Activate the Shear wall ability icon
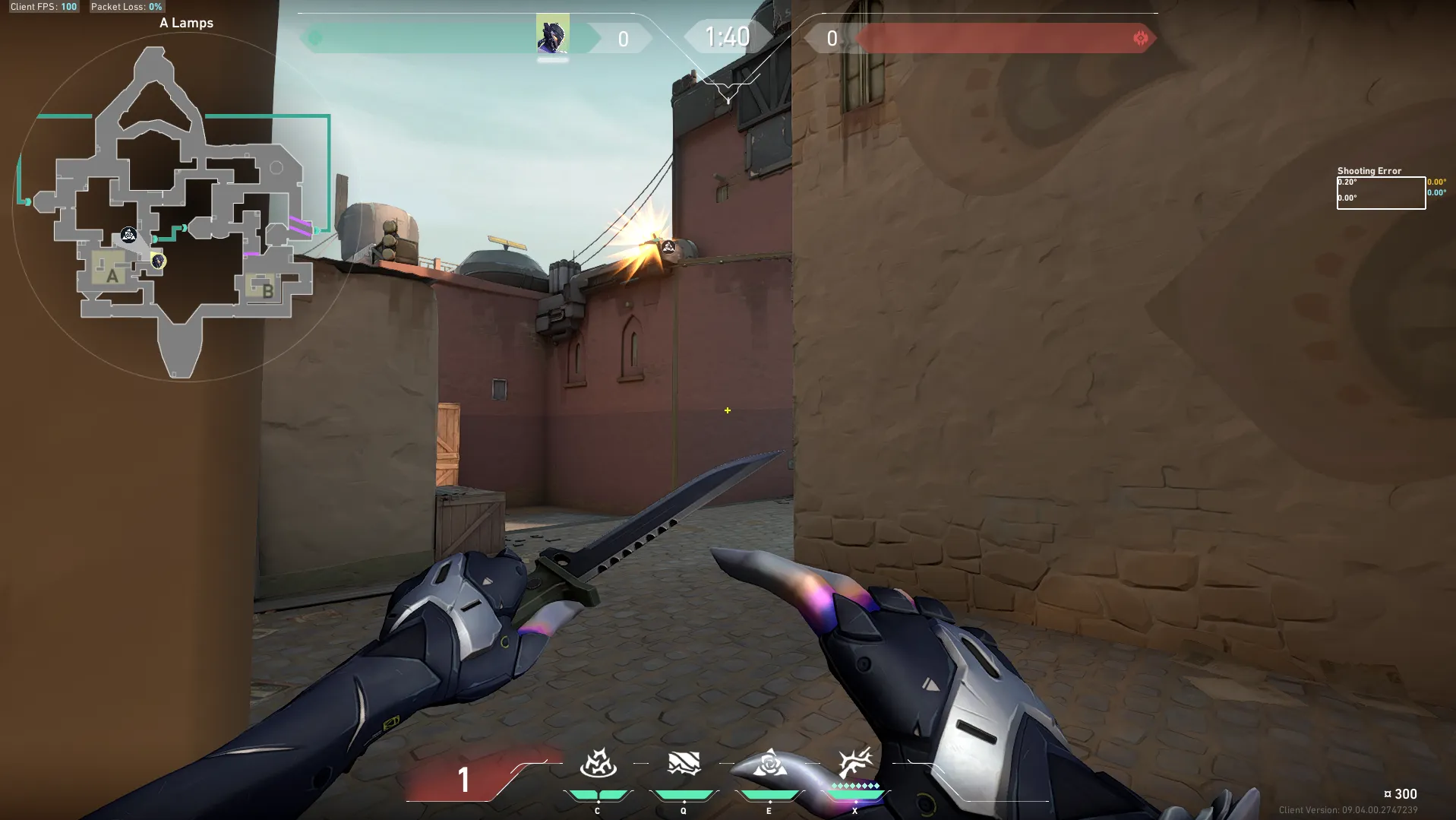Viewport: 1456px width, 820px height. 684,763
